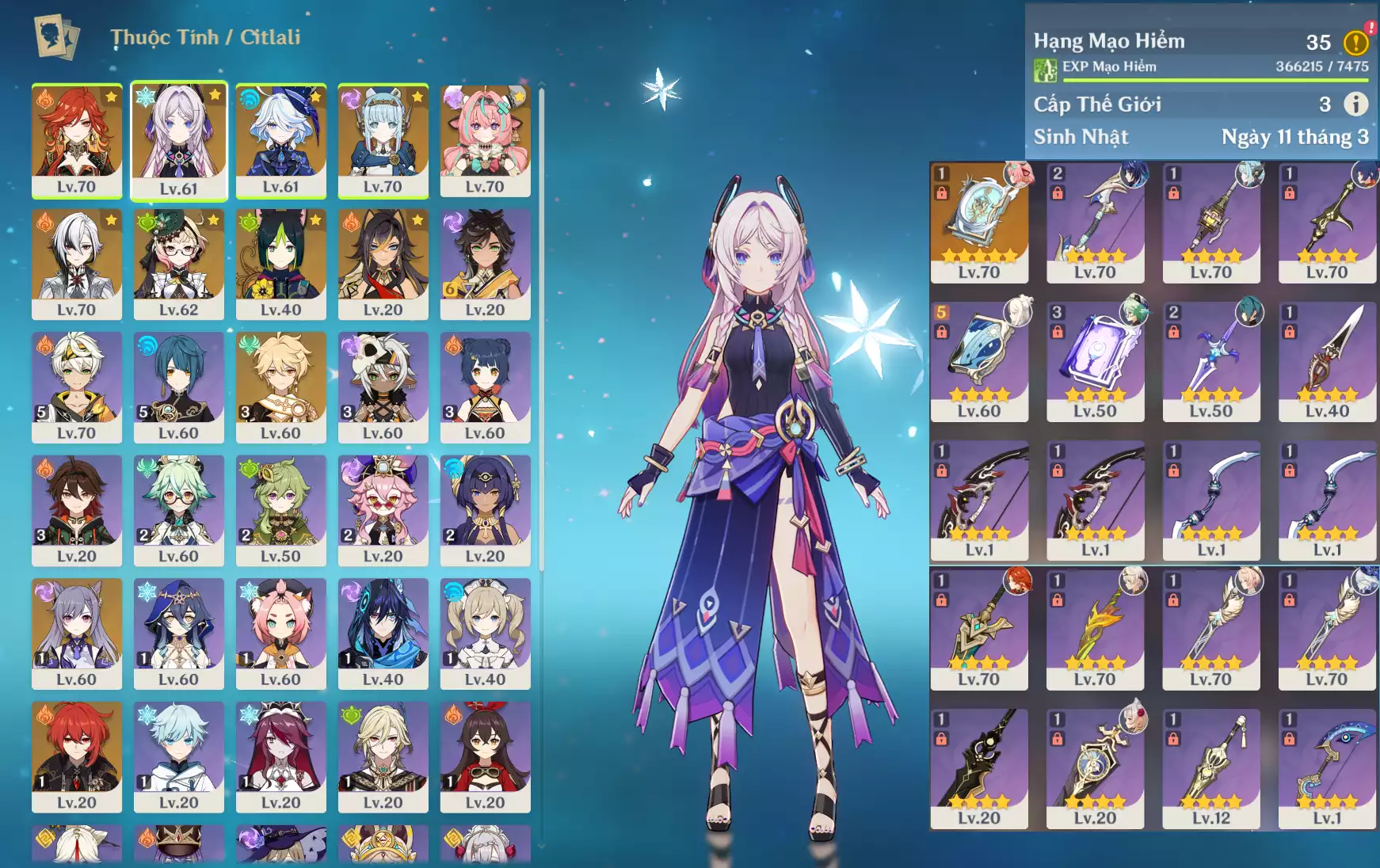Open the World Level info icon

click(x=1355, y=104)
